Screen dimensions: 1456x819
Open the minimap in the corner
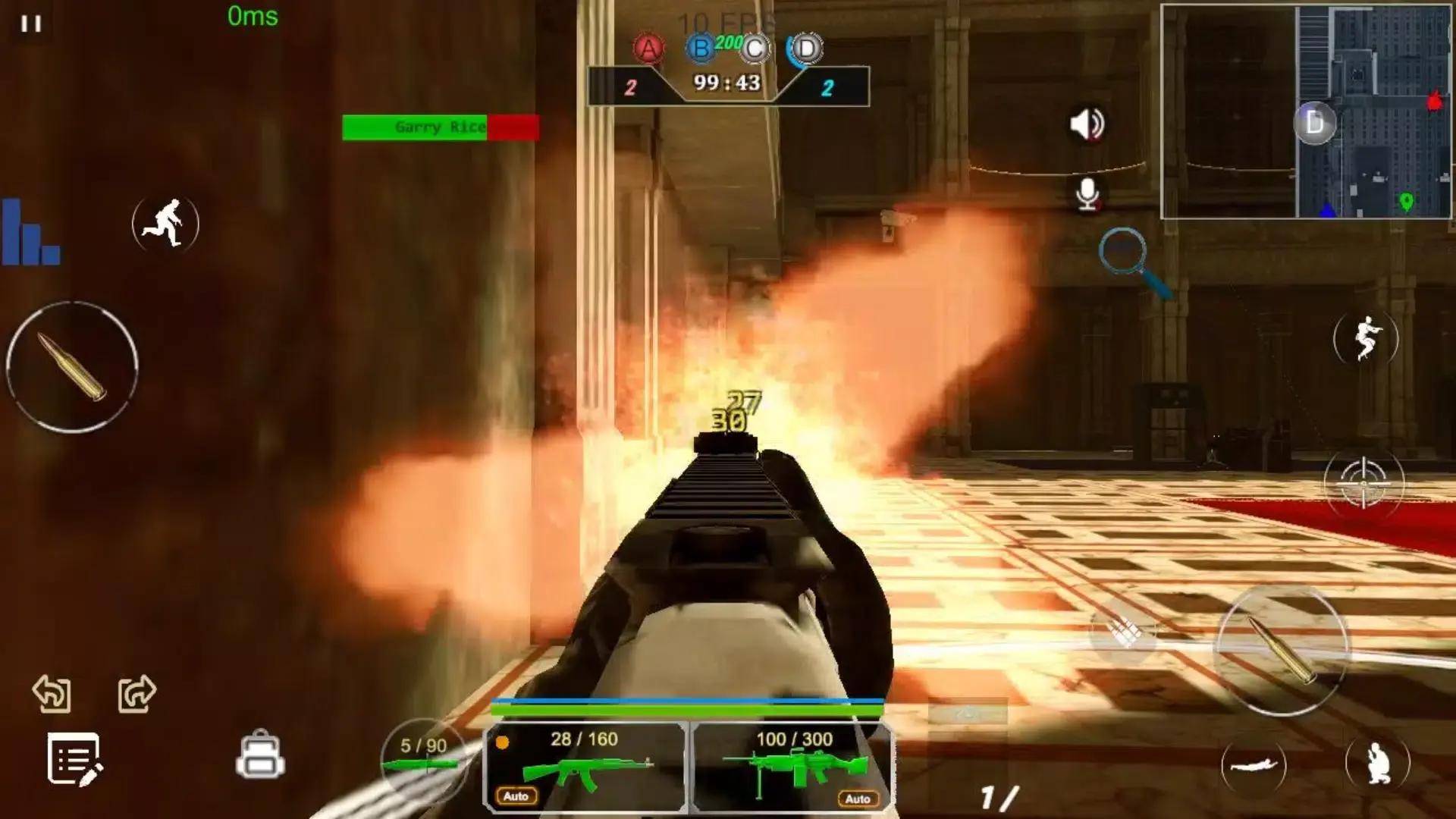(x=1304, y=111)
